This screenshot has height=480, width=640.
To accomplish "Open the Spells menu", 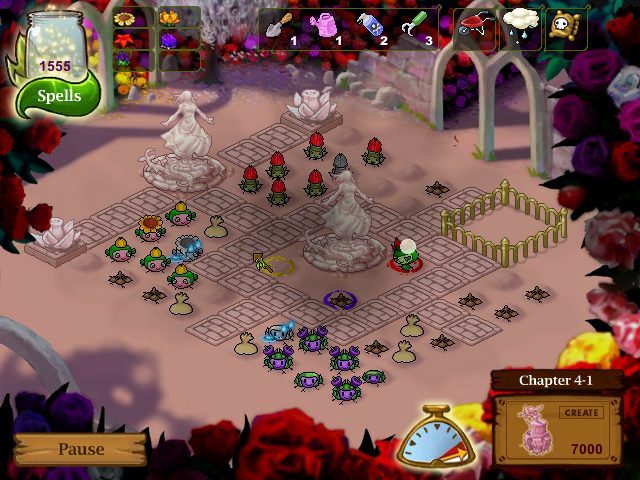I will coord(58,97).
